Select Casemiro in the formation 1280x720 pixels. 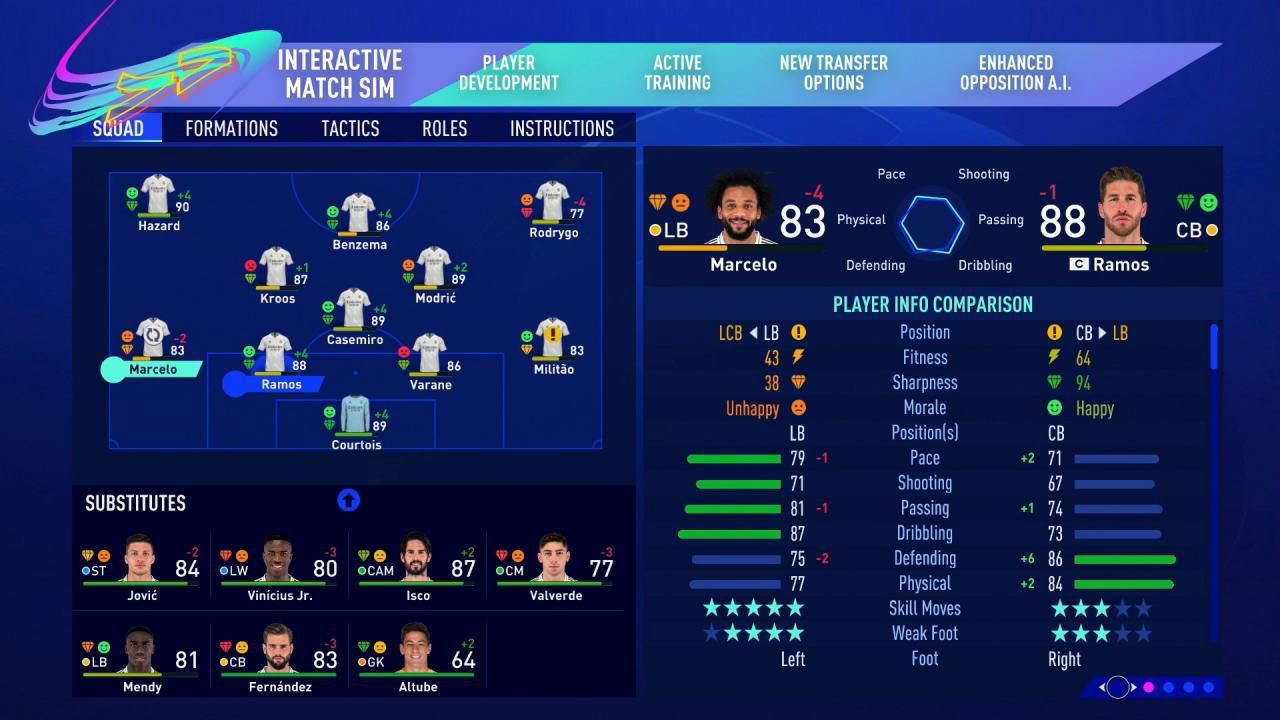tap(354, 309)
